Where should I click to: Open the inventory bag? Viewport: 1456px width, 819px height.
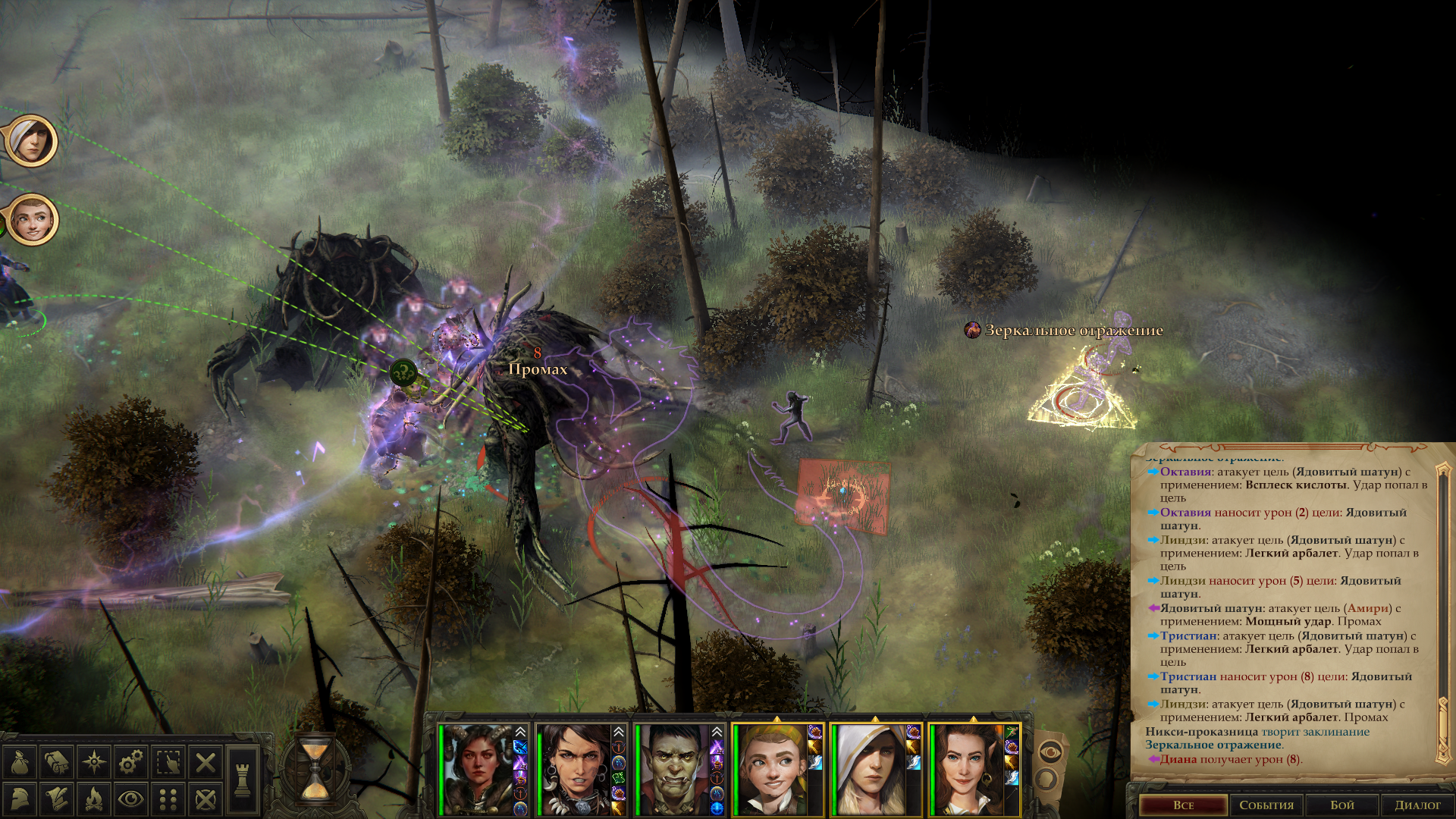click(x=20, y=762)
